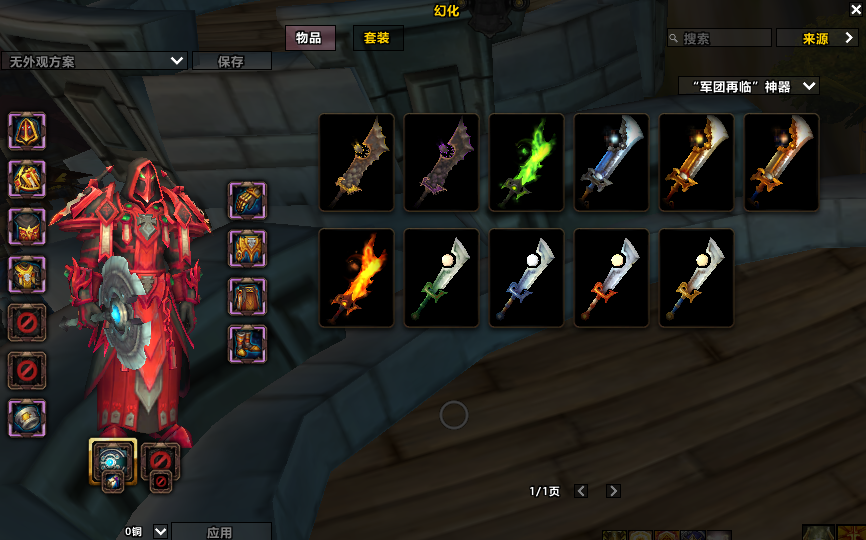Go to the previous appearance page

click(581, 491)
